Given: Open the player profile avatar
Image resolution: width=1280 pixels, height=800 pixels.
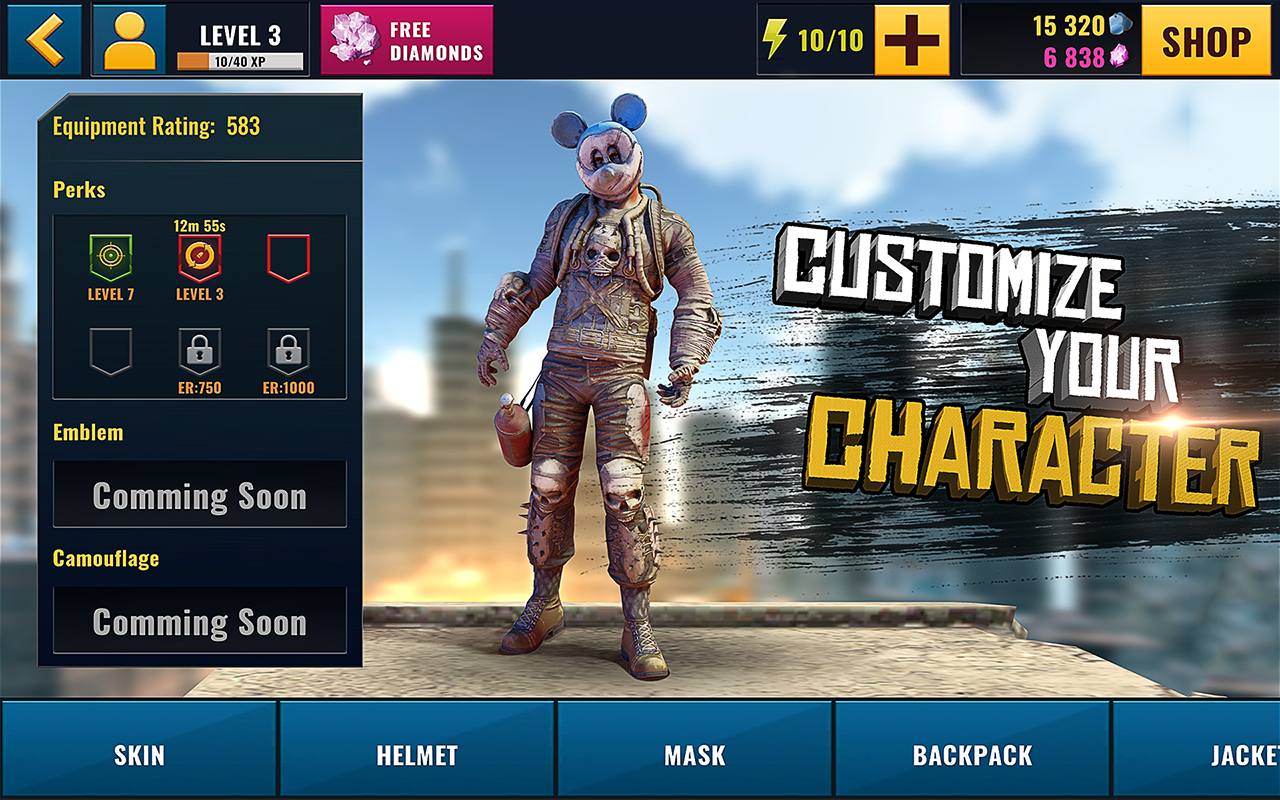Looking at the screenshot, I should 130,40.
